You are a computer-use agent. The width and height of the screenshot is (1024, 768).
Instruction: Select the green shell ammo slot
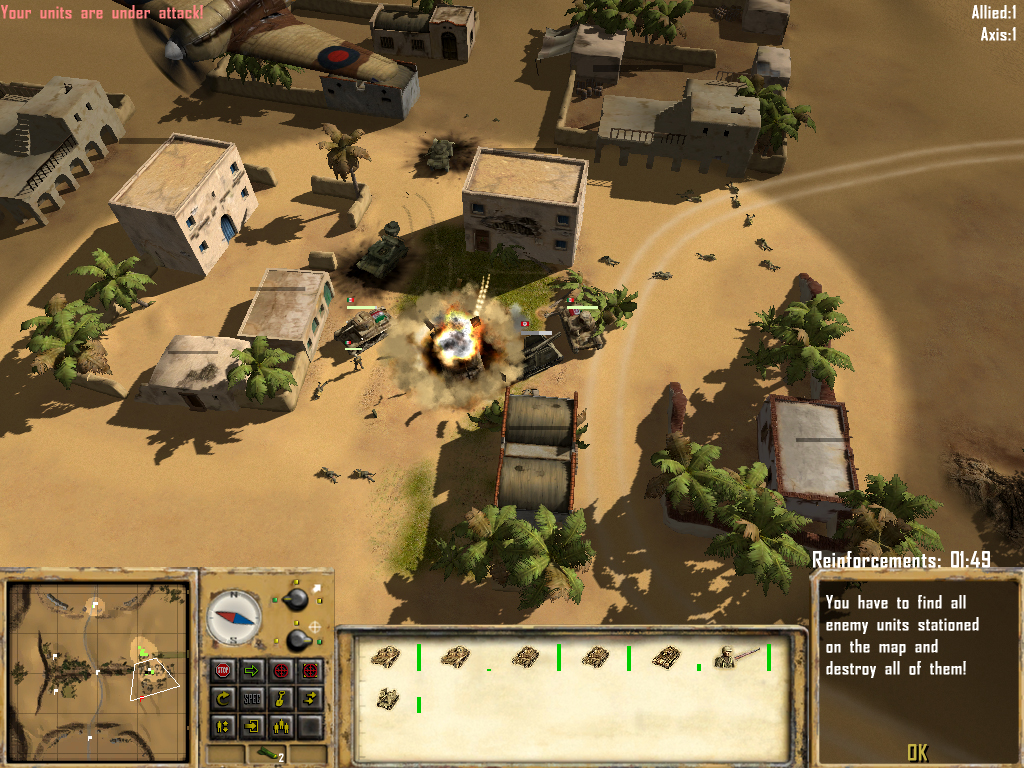(267, 755)
